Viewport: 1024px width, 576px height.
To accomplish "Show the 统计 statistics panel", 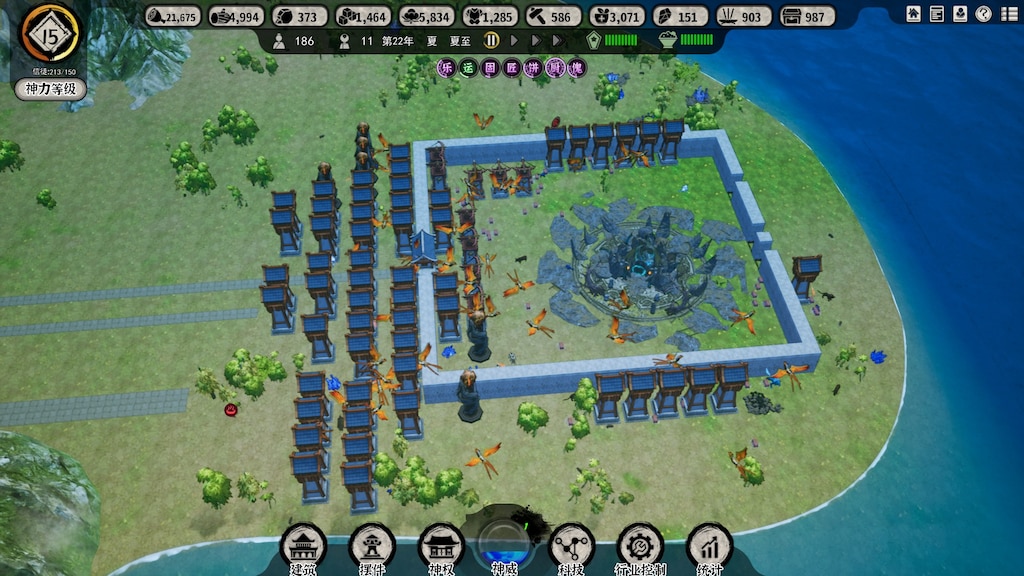I will click(710, 546).
